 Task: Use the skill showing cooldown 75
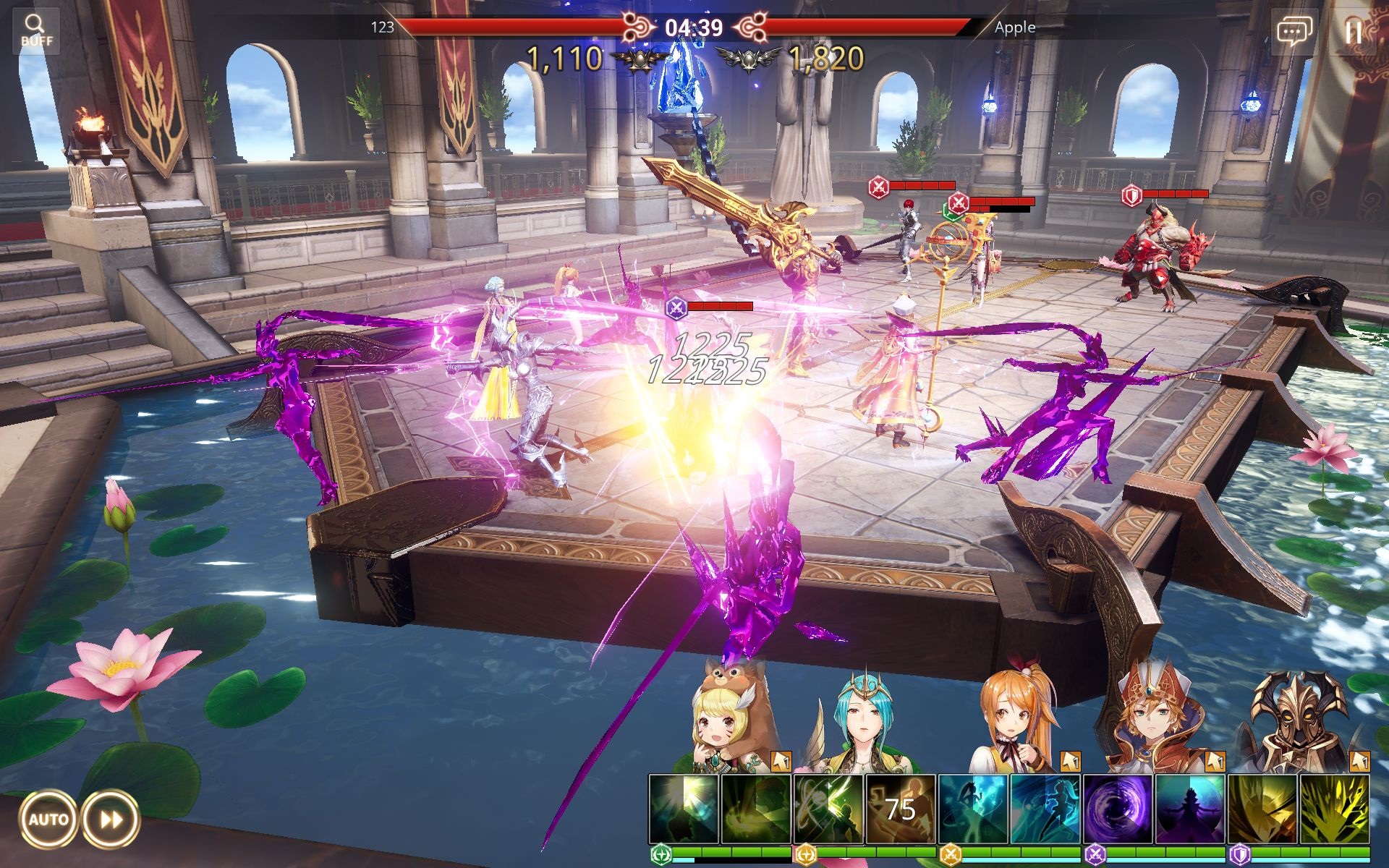point(901,809)
